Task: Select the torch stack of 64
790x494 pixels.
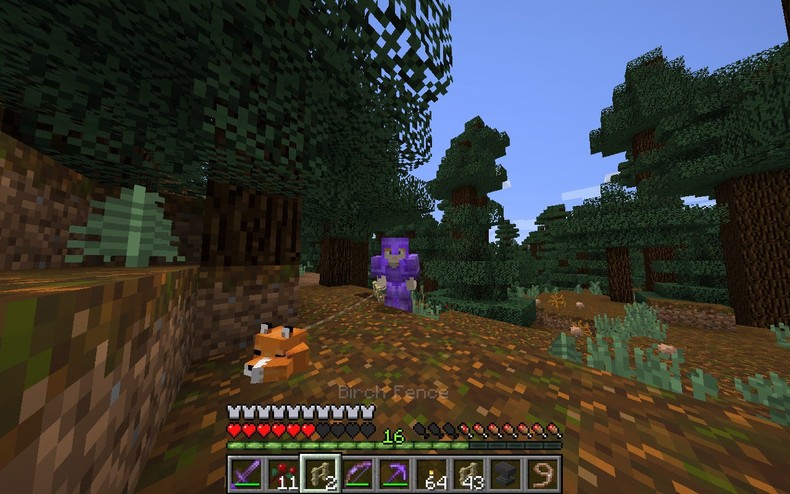Action: point(433,472)
